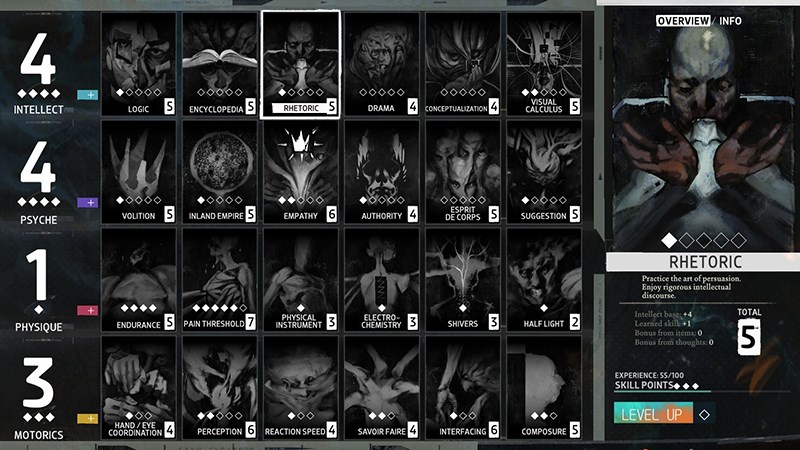Select the Half Light skill card
Viewport: 800px width, 450px height.
click(x=544, y=280)
